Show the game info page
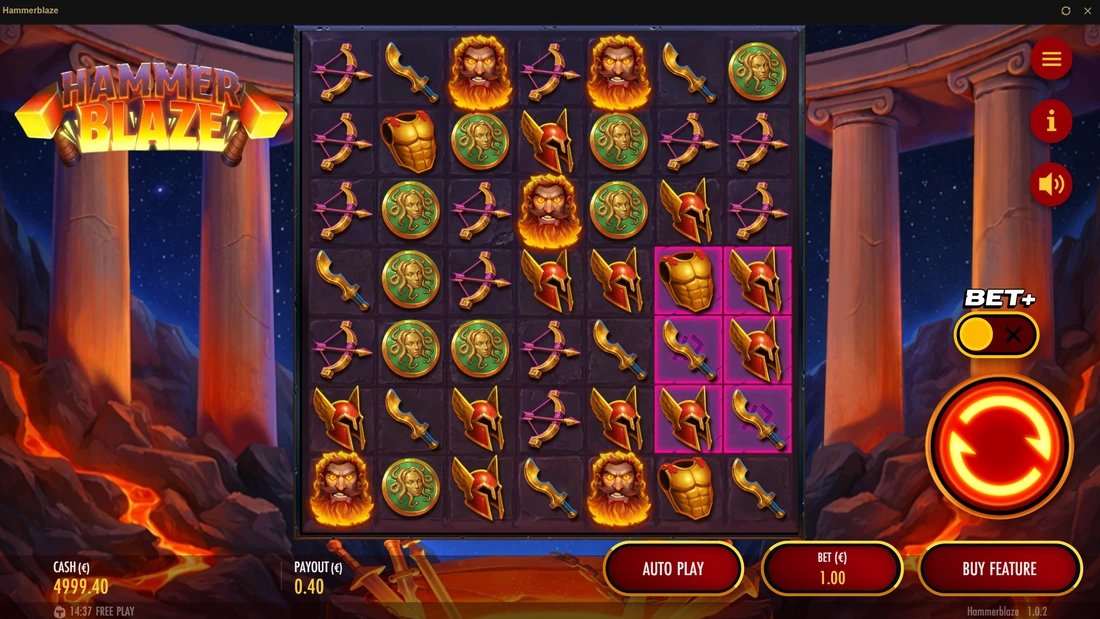1100x619 pixels. [1051, 122]
